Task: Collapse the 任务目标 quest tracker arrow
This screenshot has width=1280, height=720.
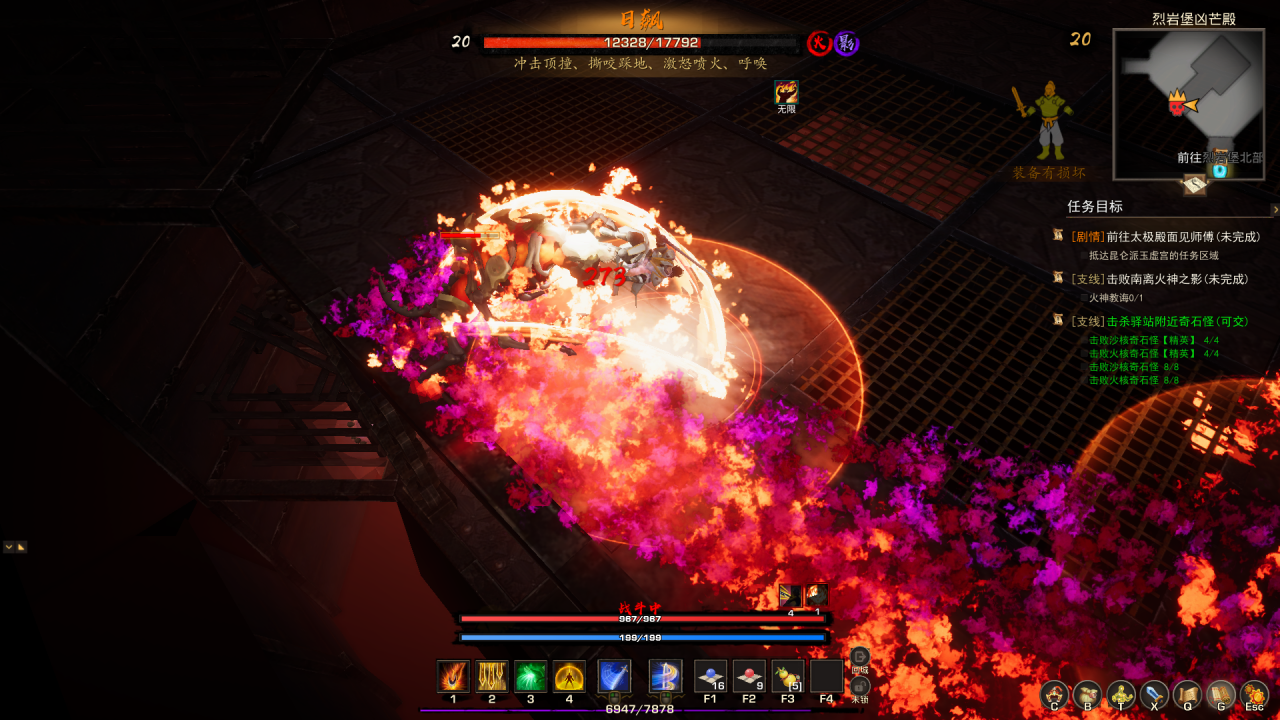Action: (x=1274, y=210)
